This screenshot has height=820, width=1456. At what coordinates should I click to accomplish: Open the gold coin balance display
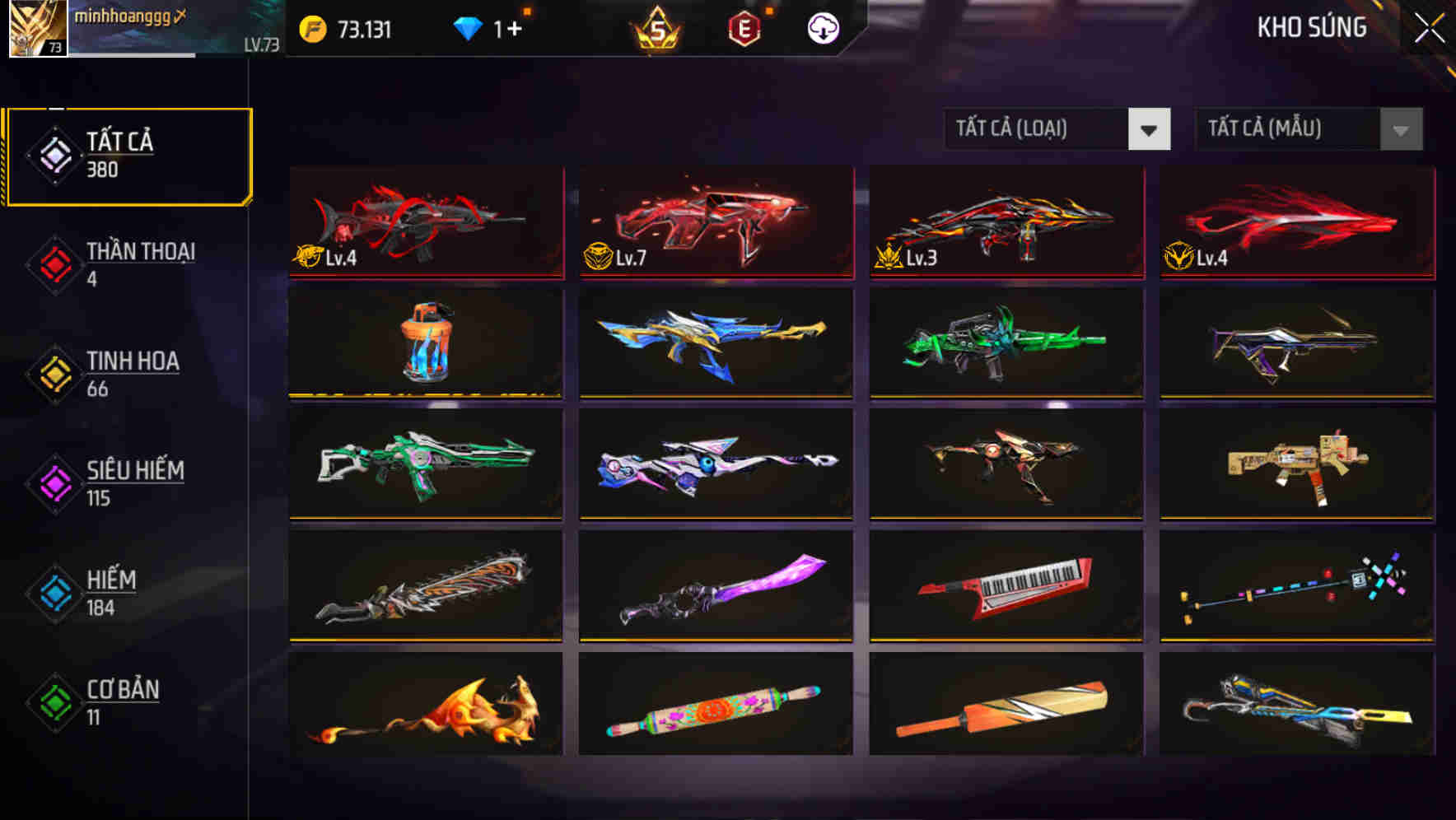click(x=346, y=27)
